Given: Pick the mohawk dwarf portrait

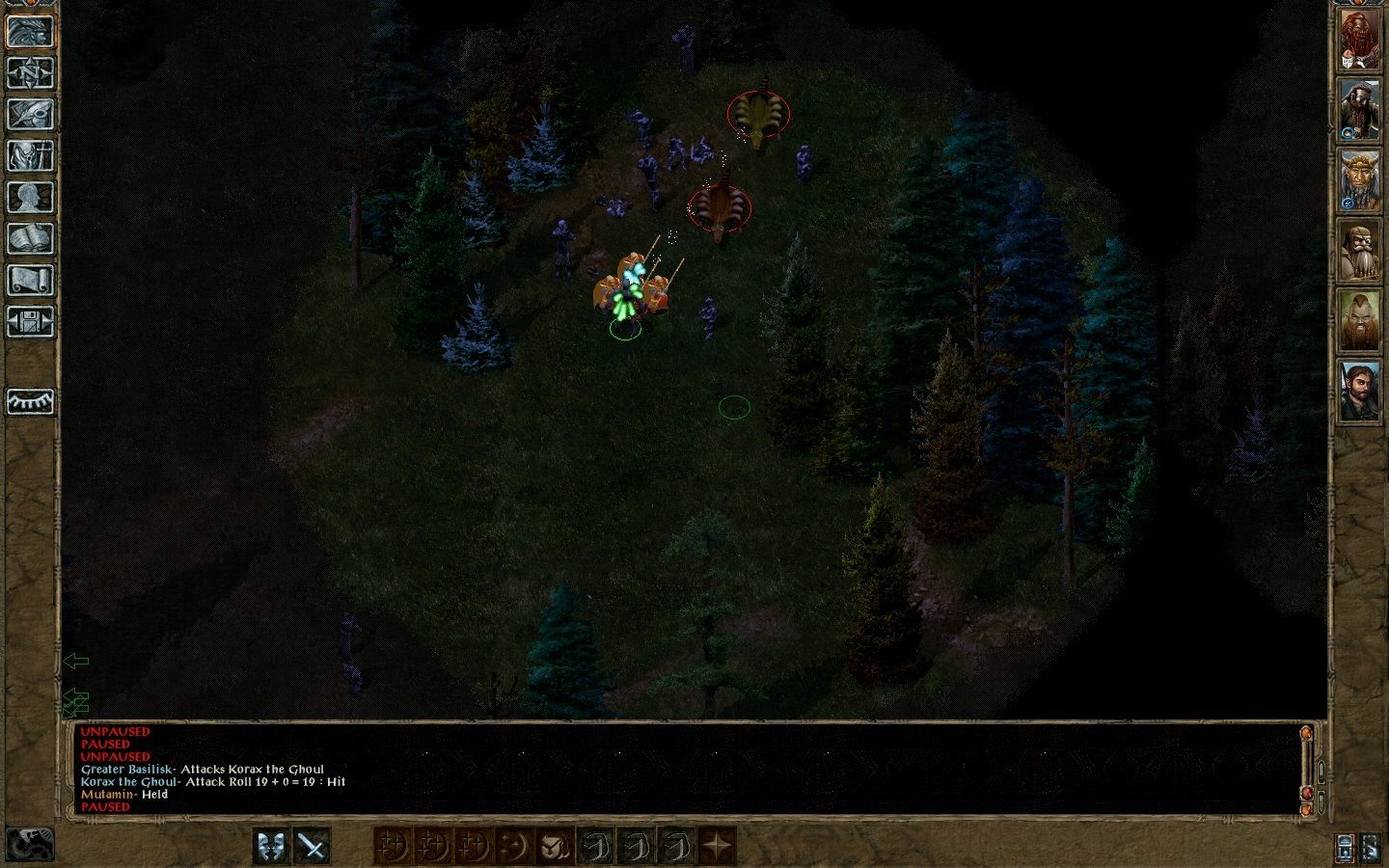Looking at the screenshot, I should pos(1359,320).
